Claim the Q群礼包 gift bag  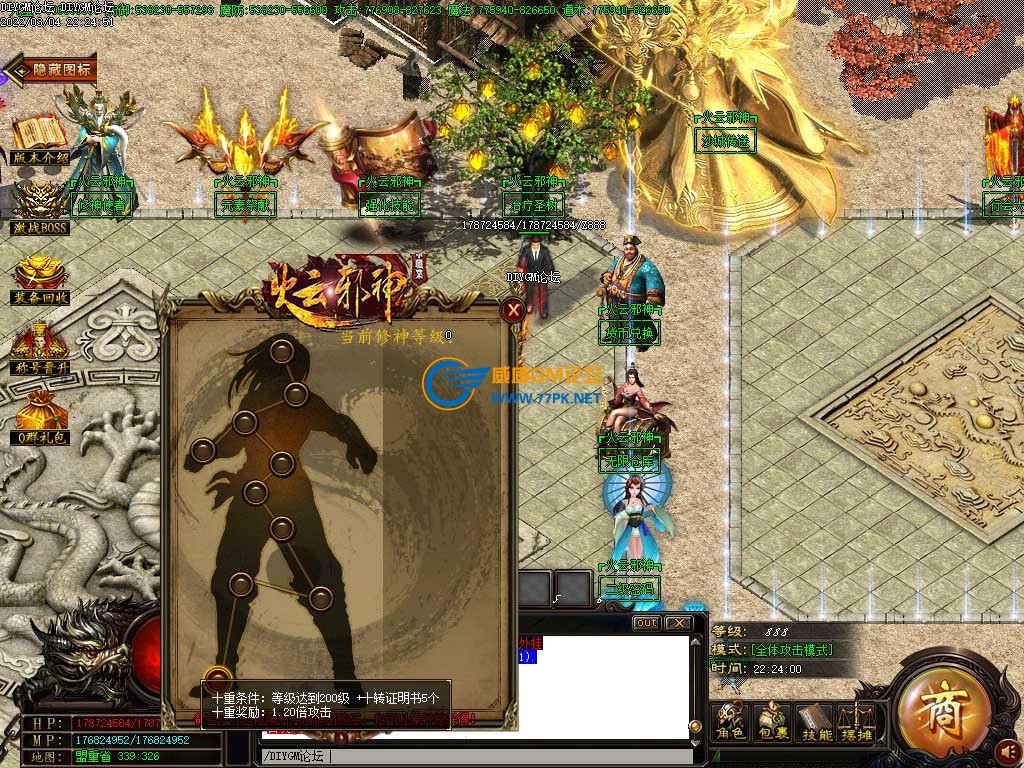[40, 417]
